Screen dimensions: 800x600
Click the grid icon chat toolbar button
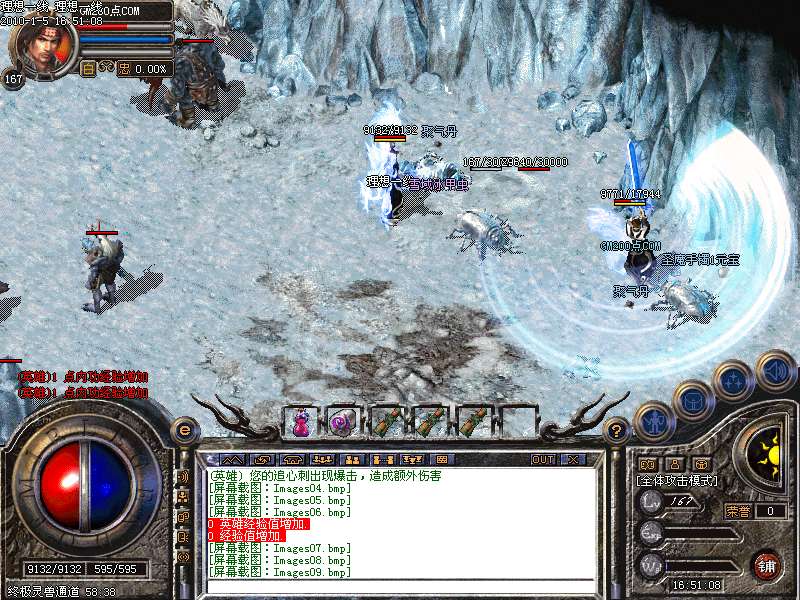point(441,459)
